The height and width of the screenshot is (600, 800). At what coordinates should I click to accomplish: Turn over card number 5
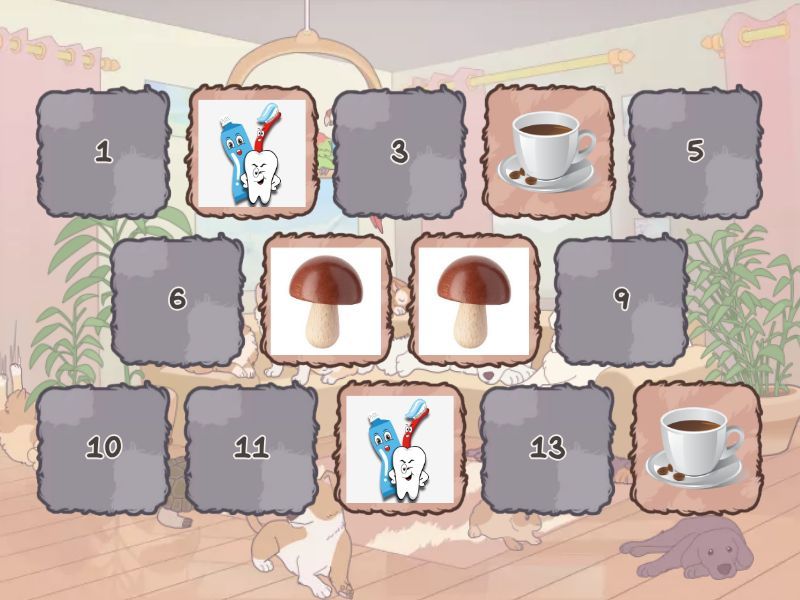pos(695,152)
